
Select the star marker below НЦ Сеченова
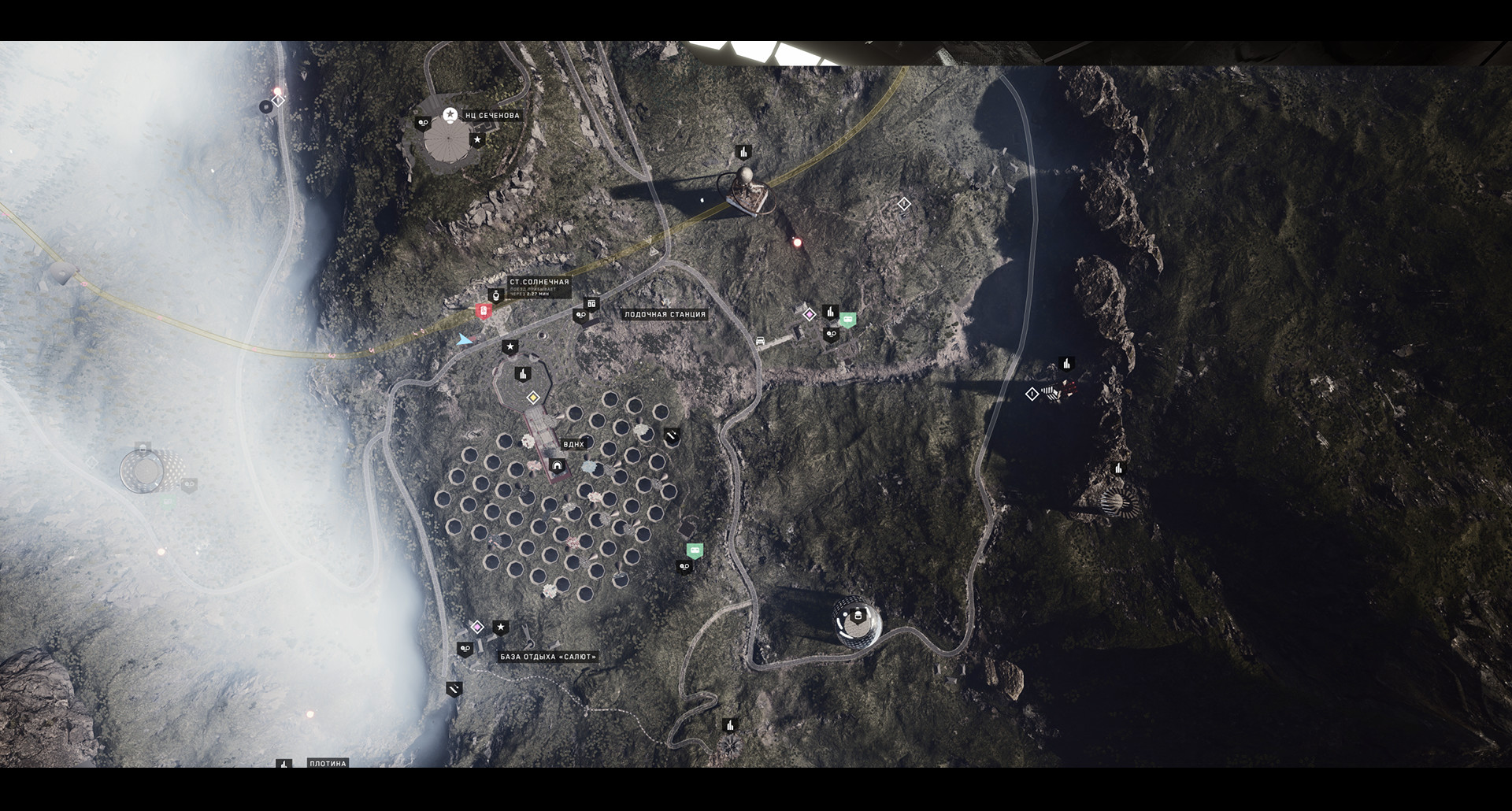click(x=477, y=140)
